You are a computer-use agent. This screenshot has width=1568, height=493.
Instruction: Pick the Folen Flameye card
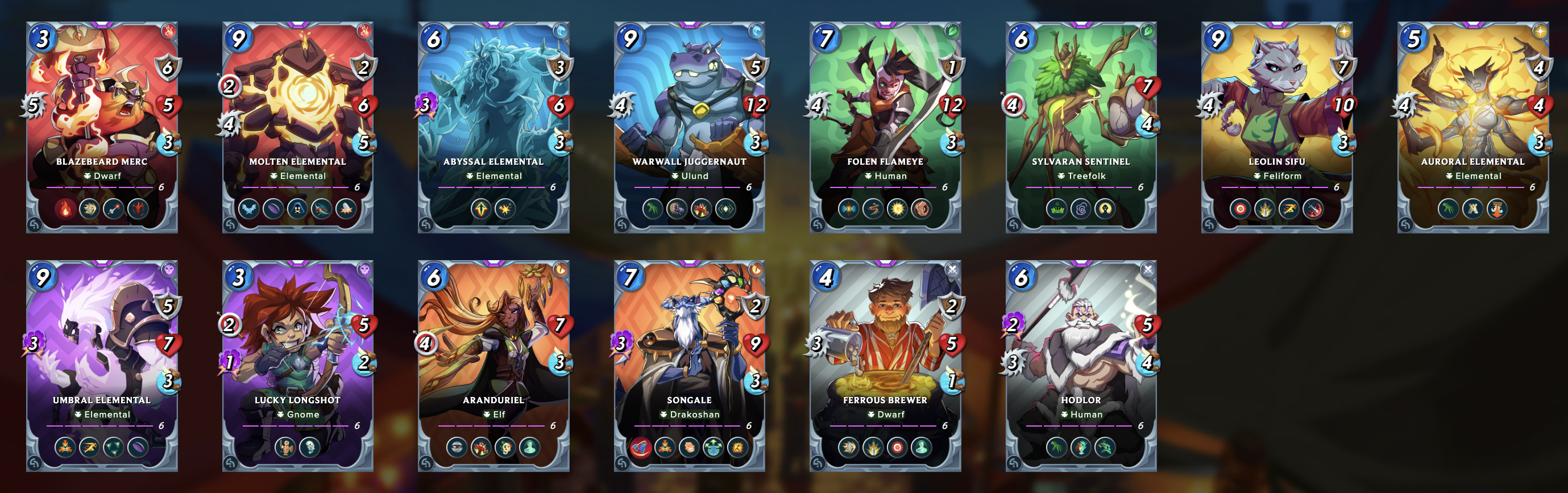click(x=885, y=110)
